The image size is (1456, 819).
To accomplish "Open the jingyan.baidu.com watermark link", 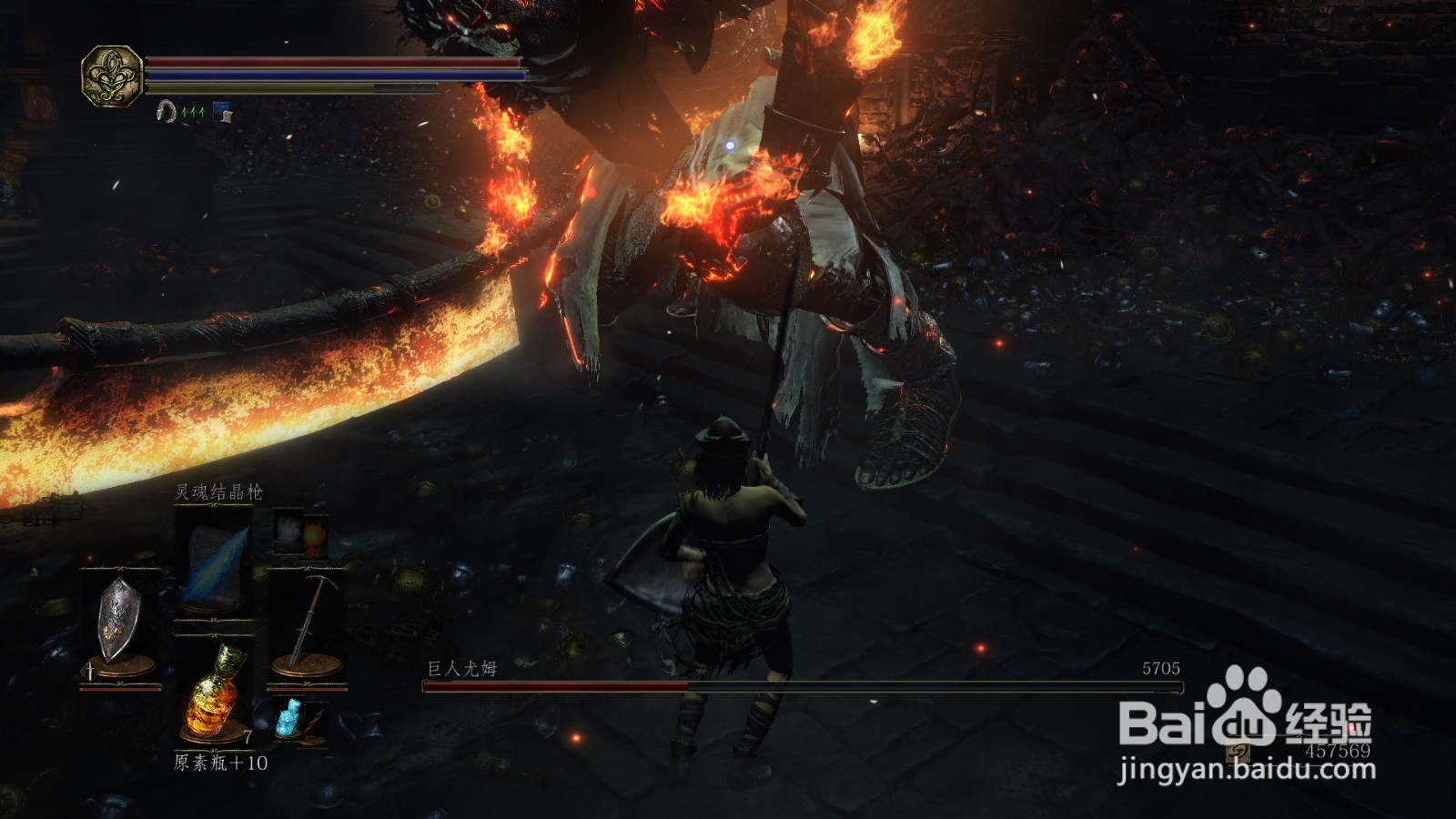I will pos(1247,770).
